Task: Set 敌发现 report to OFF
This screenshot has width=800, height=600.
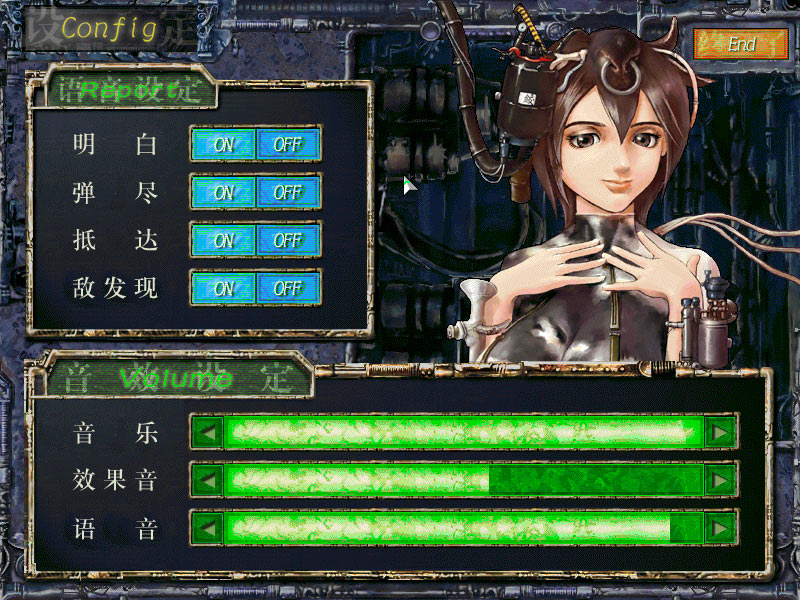Action: click(x=288, y=288)
